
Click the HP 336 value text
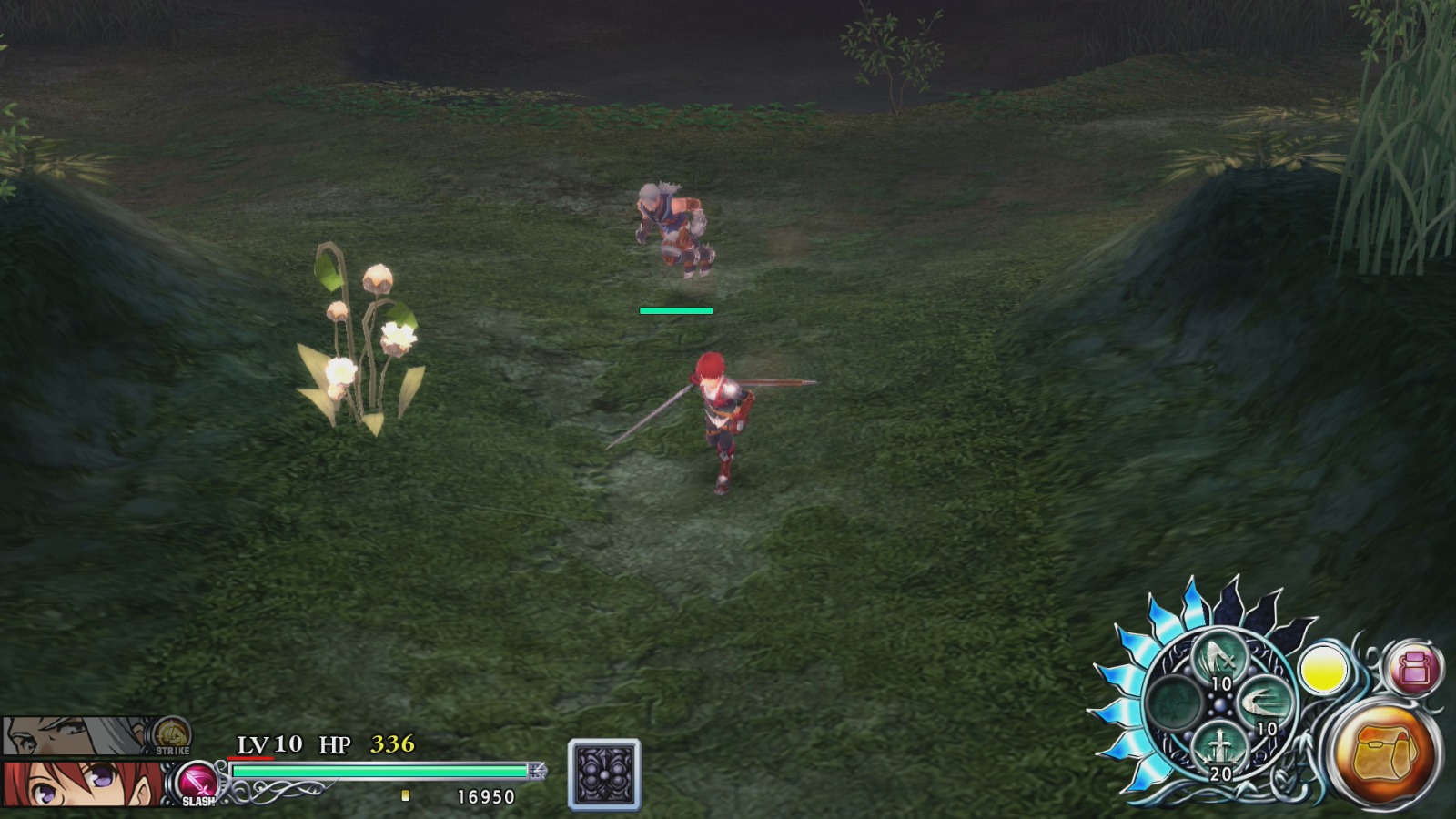[391, 744]
